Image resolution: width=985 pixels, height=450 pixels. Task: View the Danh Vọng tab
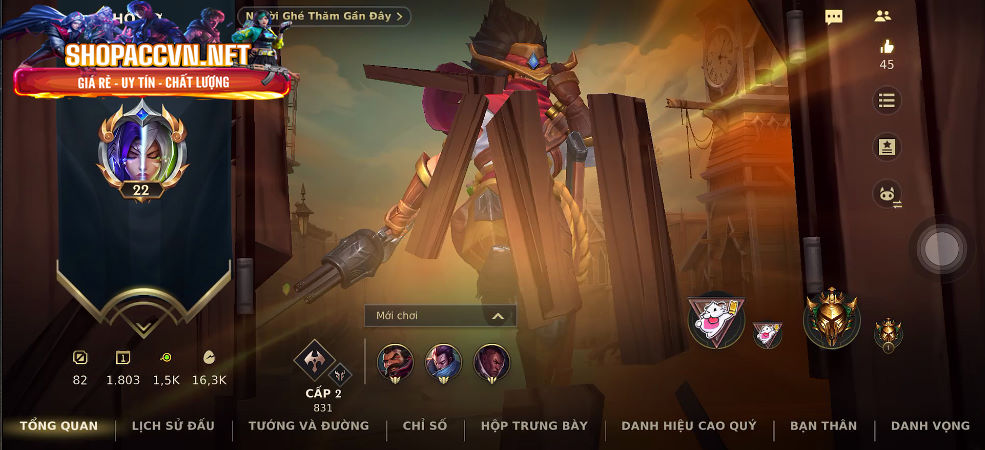930,426
